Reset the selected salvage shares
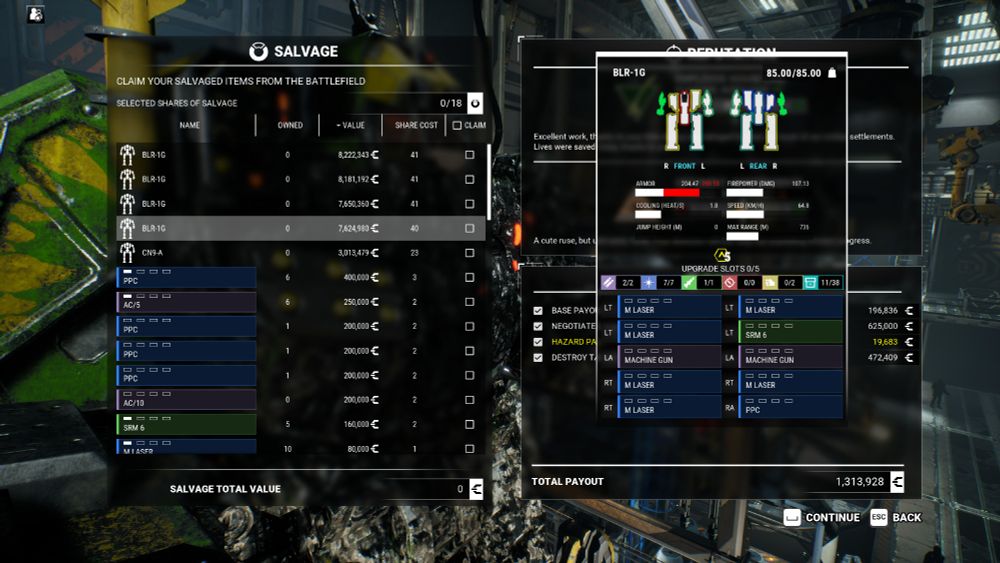The width and height of the screenshot is (1000, 563). (475, 102)
